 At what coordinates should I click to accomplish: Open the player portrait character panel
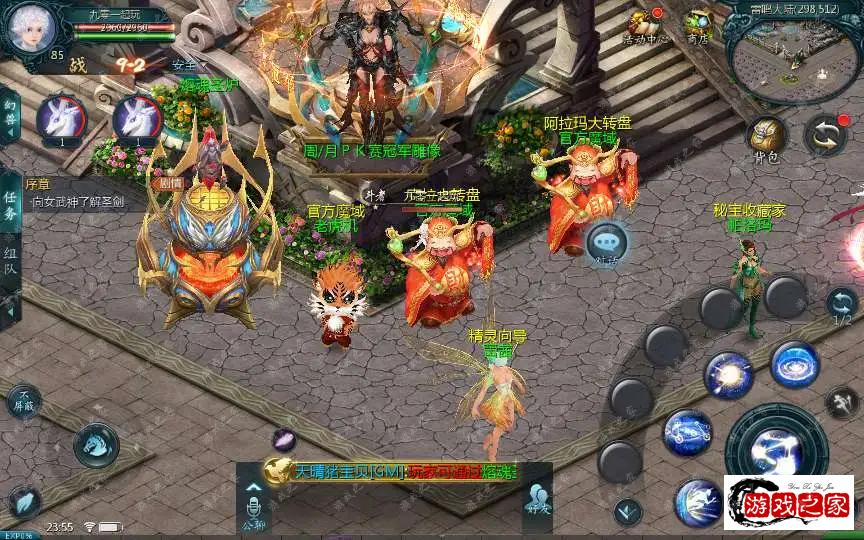29,28
